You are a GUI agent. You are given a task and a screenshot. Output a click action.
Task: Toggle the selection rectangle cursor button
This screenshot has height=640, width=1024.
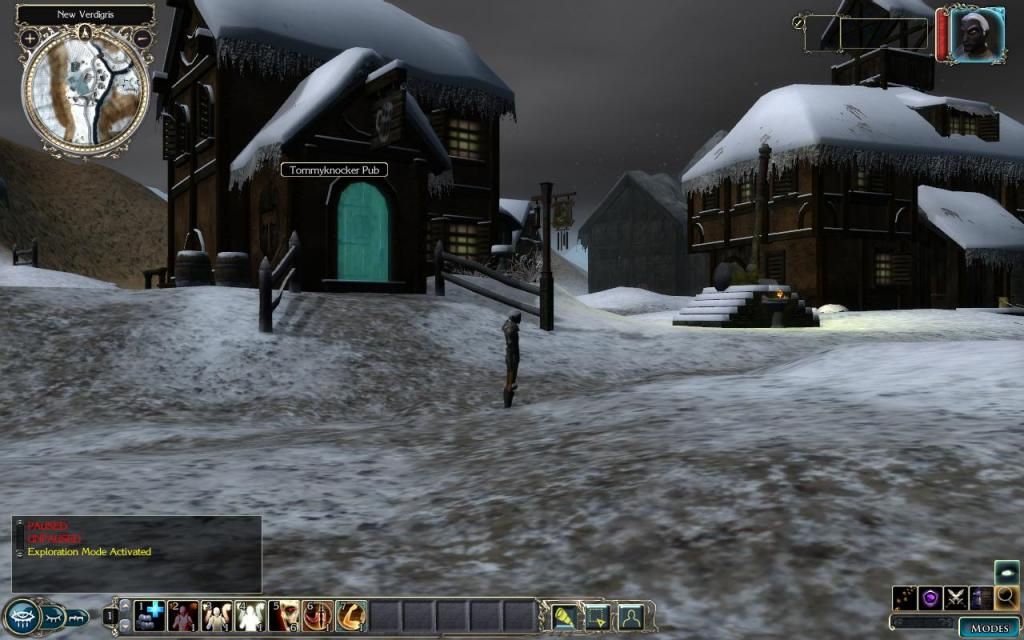(x=598, y=616)
